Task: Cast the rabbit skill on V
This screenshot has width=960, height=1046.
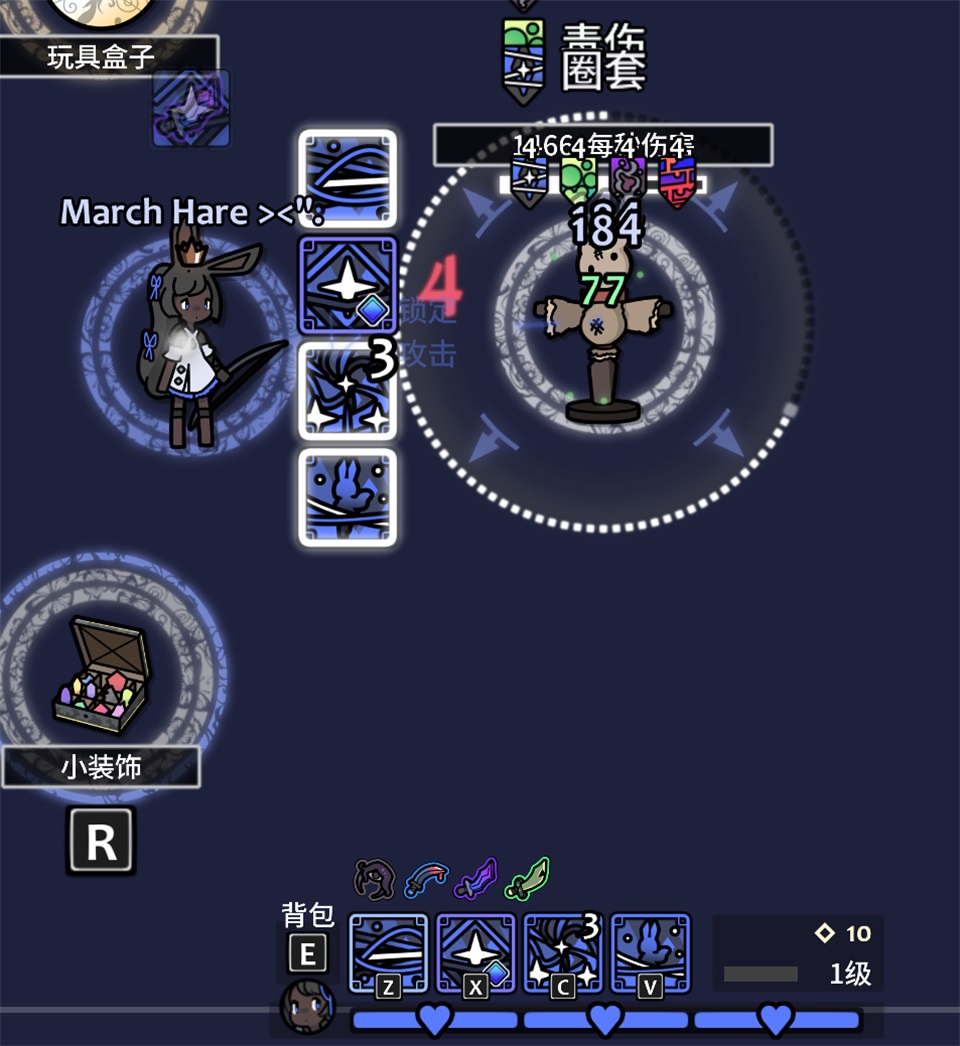Action: (x=650, y=952)
